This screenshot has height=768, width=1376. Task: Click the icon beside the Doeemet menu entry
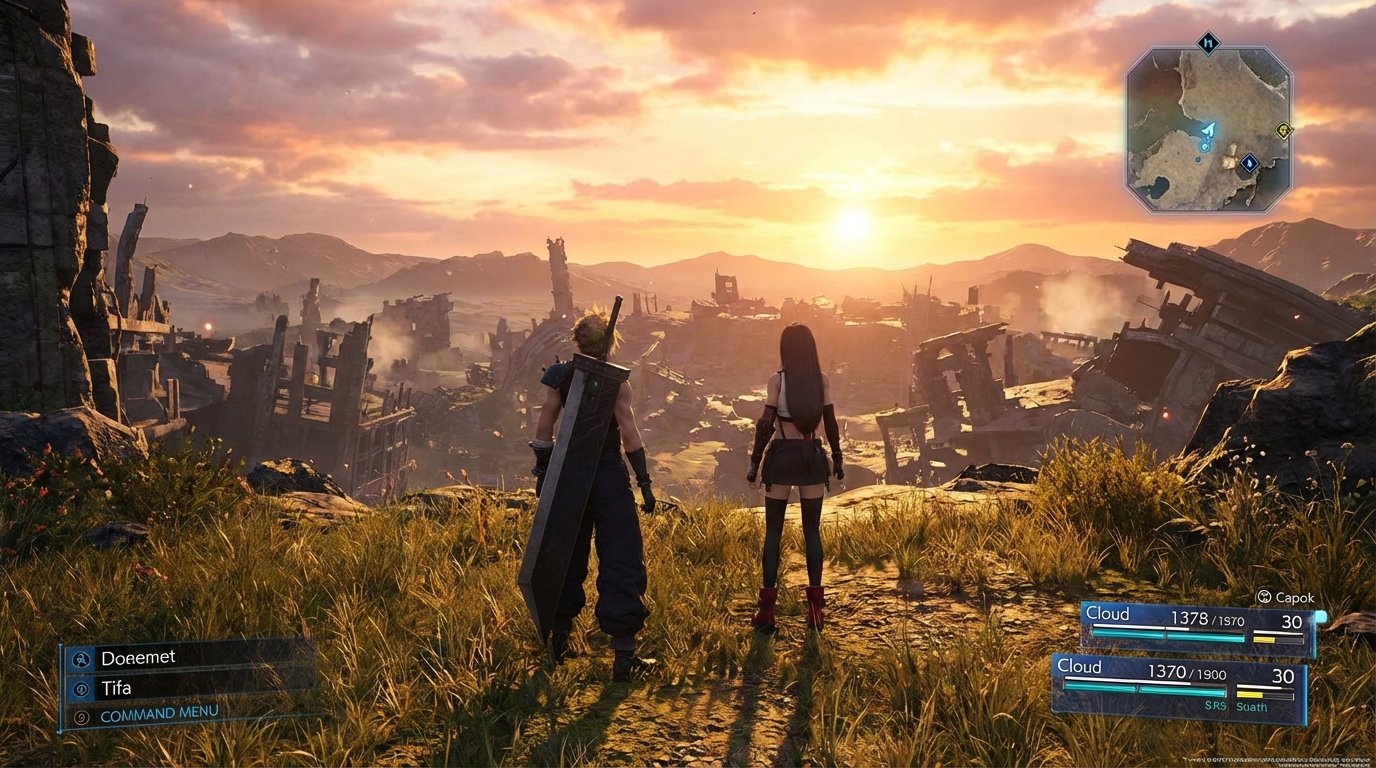click(x=82, y=659)
